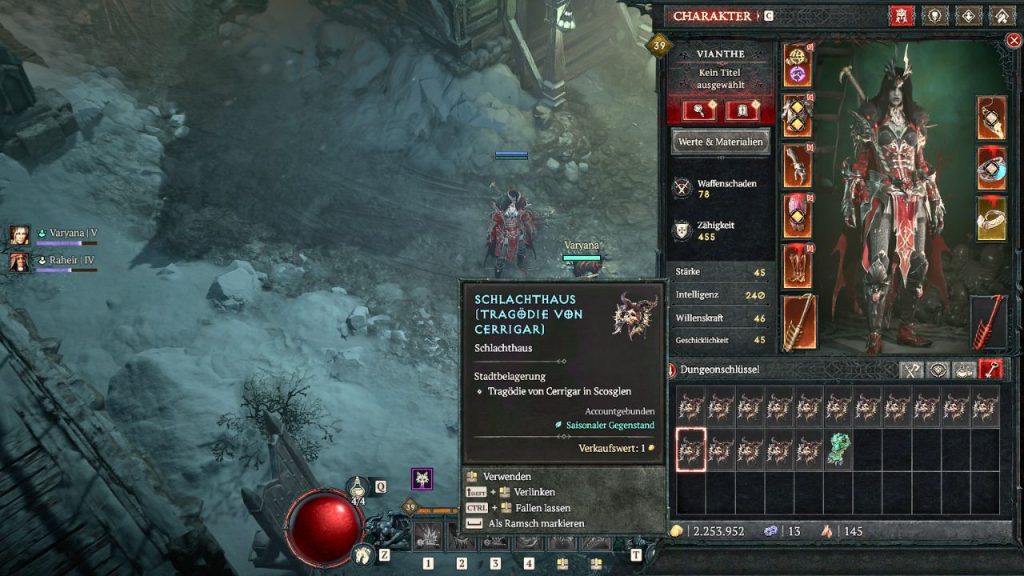Select the off-hand weapon slot
This screenshot has width=1024, height=576.
[989, 322]
